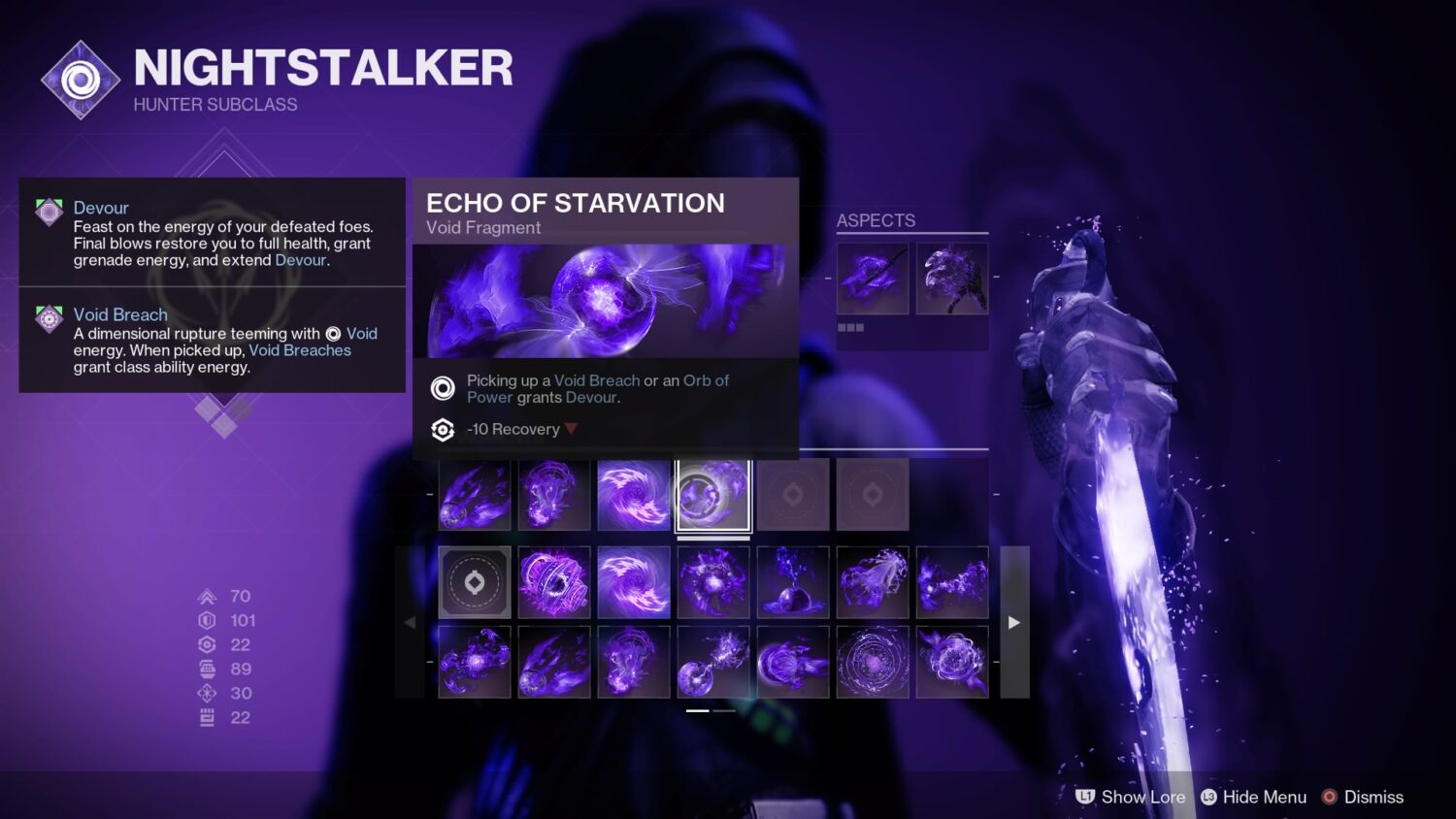This screenshot has width=1456, height=819.
Task: Click the Discipline stat icon
Action: 206,669
